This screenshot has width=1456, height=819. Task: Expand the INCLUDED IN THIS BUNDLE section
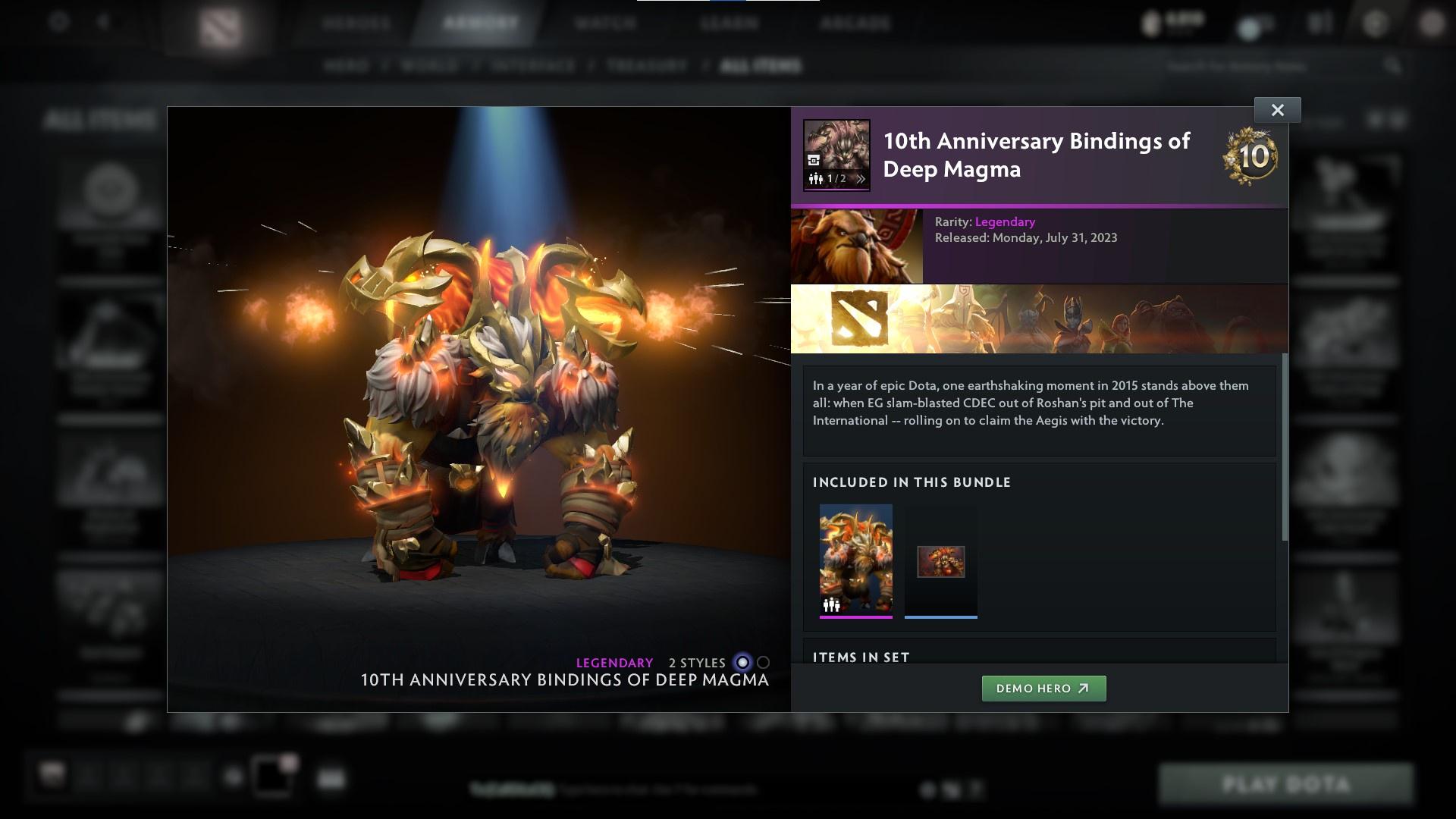[x=912, y=482]
